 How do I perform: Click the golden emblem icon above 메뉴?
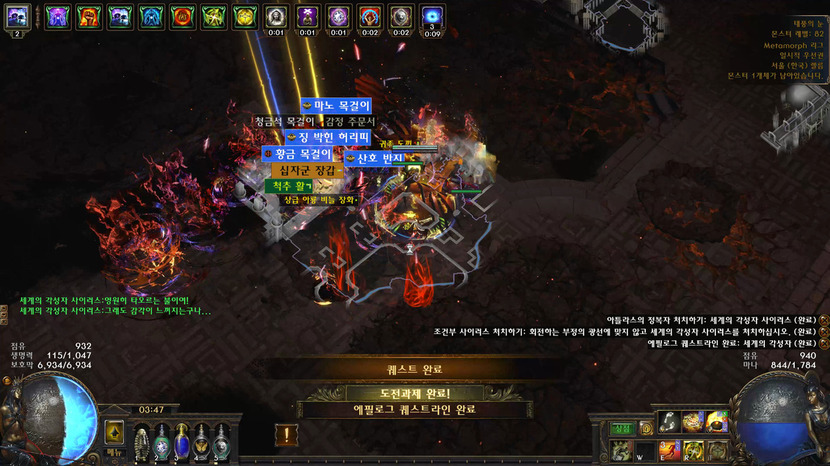(115, 433)
